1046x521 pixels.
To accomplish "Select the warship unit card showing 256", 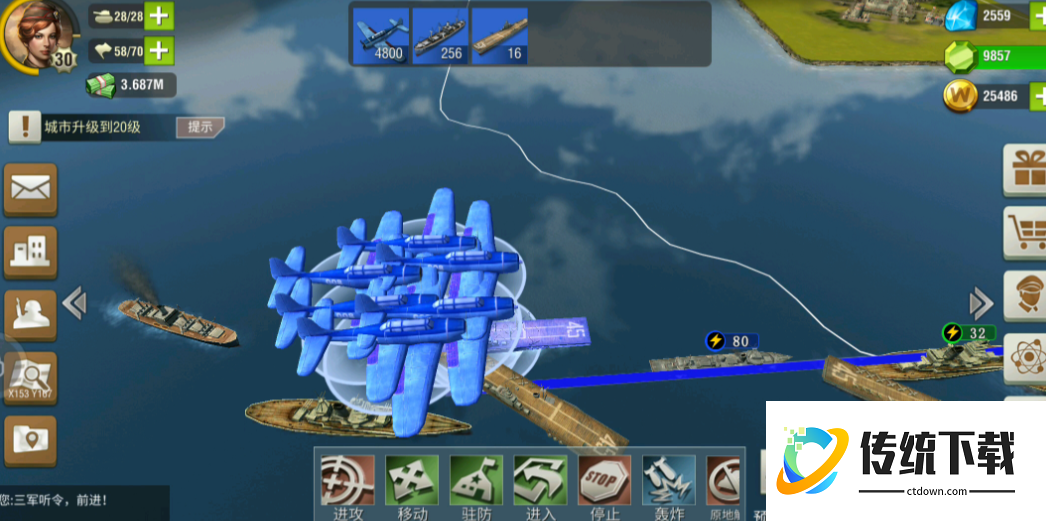I will point(441,36).
